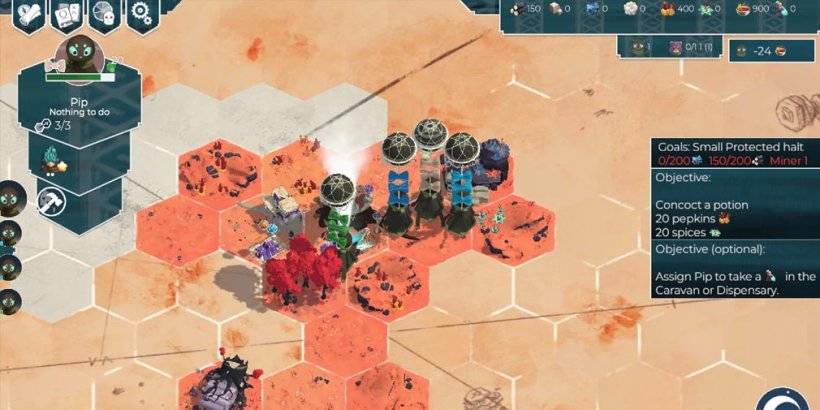Screen dimensions: 820x410
Task: Click the population count icon
Action: pyautogui.click(x=638, y=47)
